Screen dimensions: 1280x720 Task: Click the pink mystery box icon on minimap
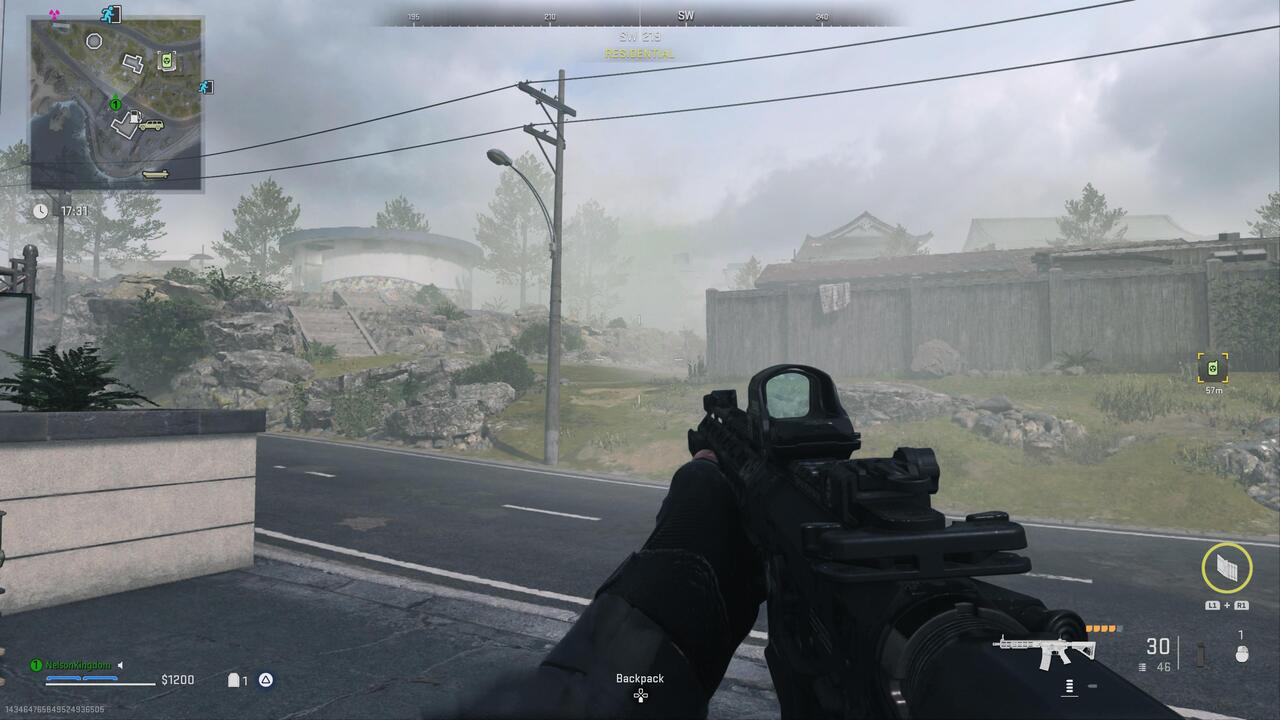coord(53,13)
